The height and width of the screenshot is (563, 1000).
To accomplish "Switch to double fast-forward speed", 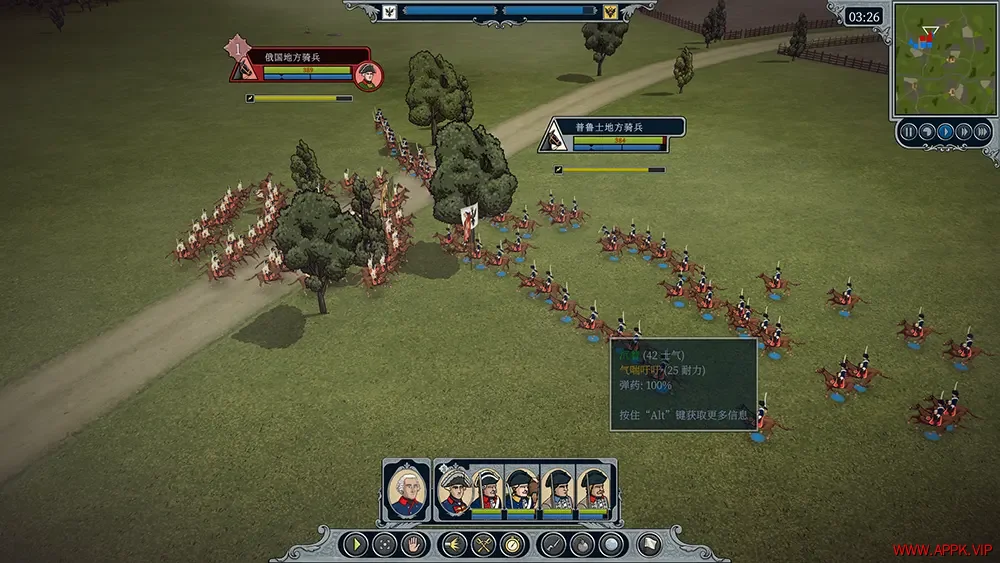I will pos(963,131).
